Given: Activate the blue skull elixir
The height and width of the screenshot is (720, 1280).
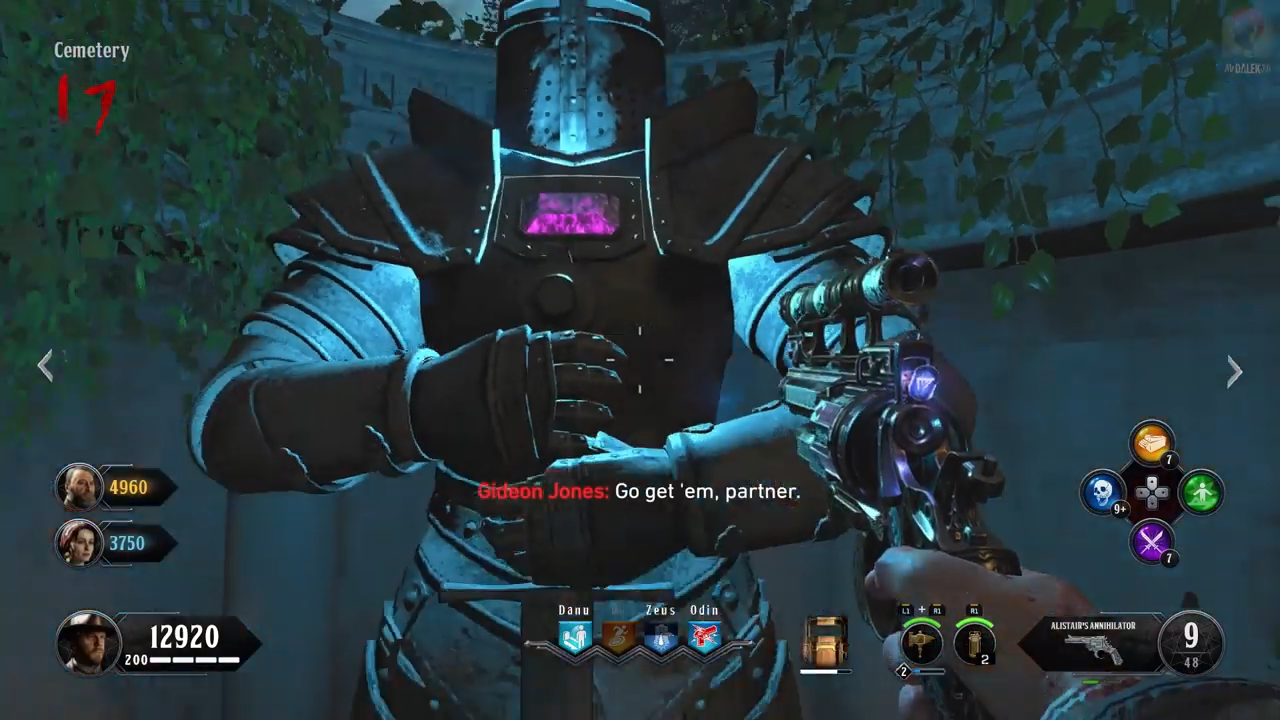Looking at the screenshot, I should (x=1103, y=492).
